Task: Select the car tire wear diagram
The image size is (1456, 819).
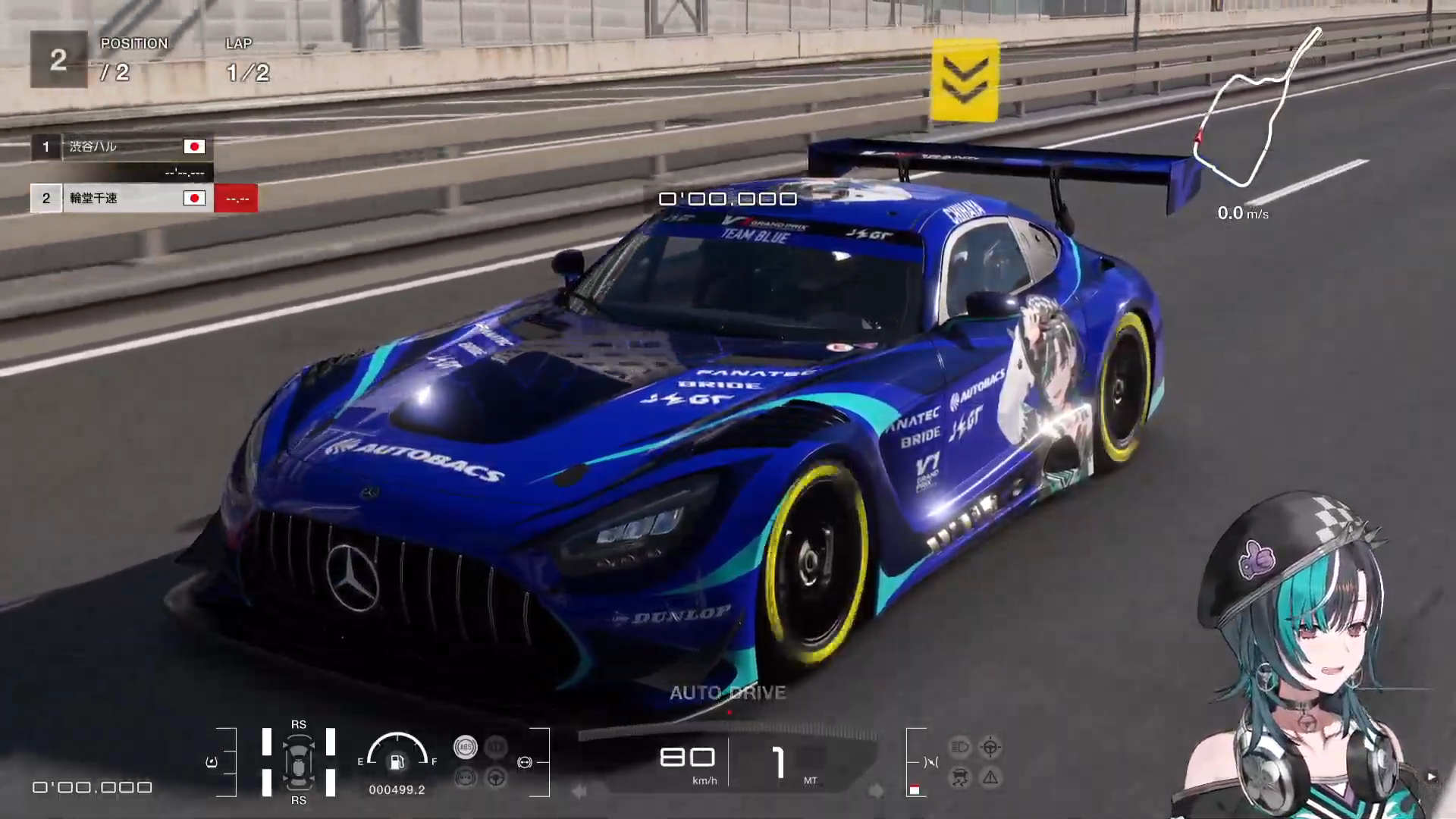Action: pos(299,762)
